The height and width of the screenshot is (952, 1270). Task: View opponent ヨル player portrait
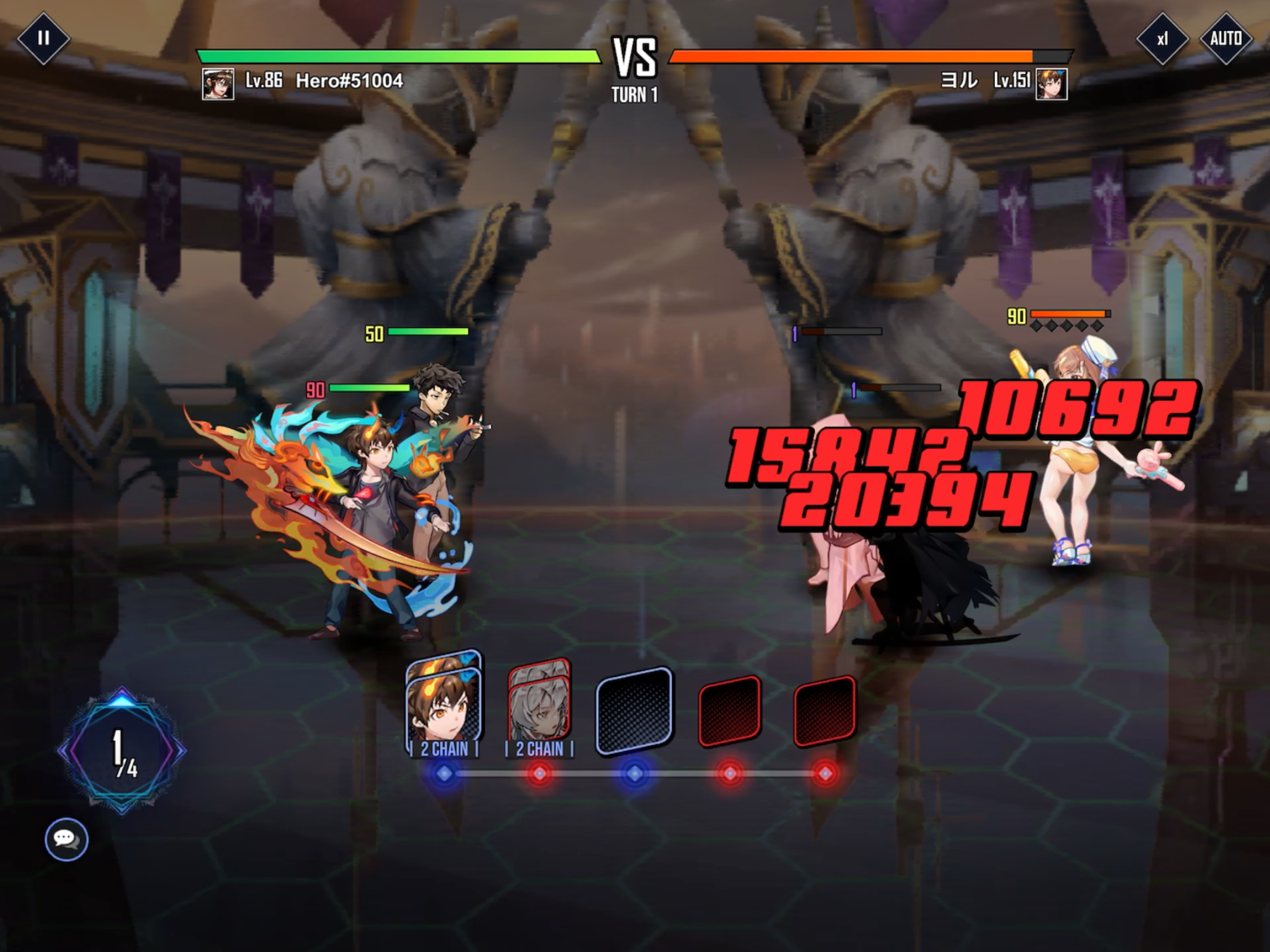tap(1051, 84)
